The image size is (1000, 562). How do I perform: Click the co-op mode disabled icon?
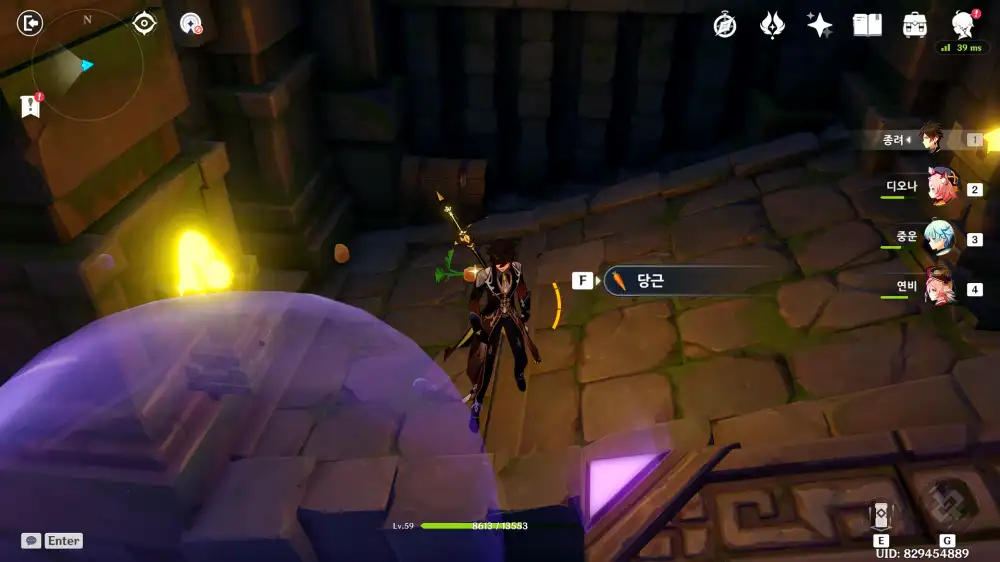[x=190, y=24]
